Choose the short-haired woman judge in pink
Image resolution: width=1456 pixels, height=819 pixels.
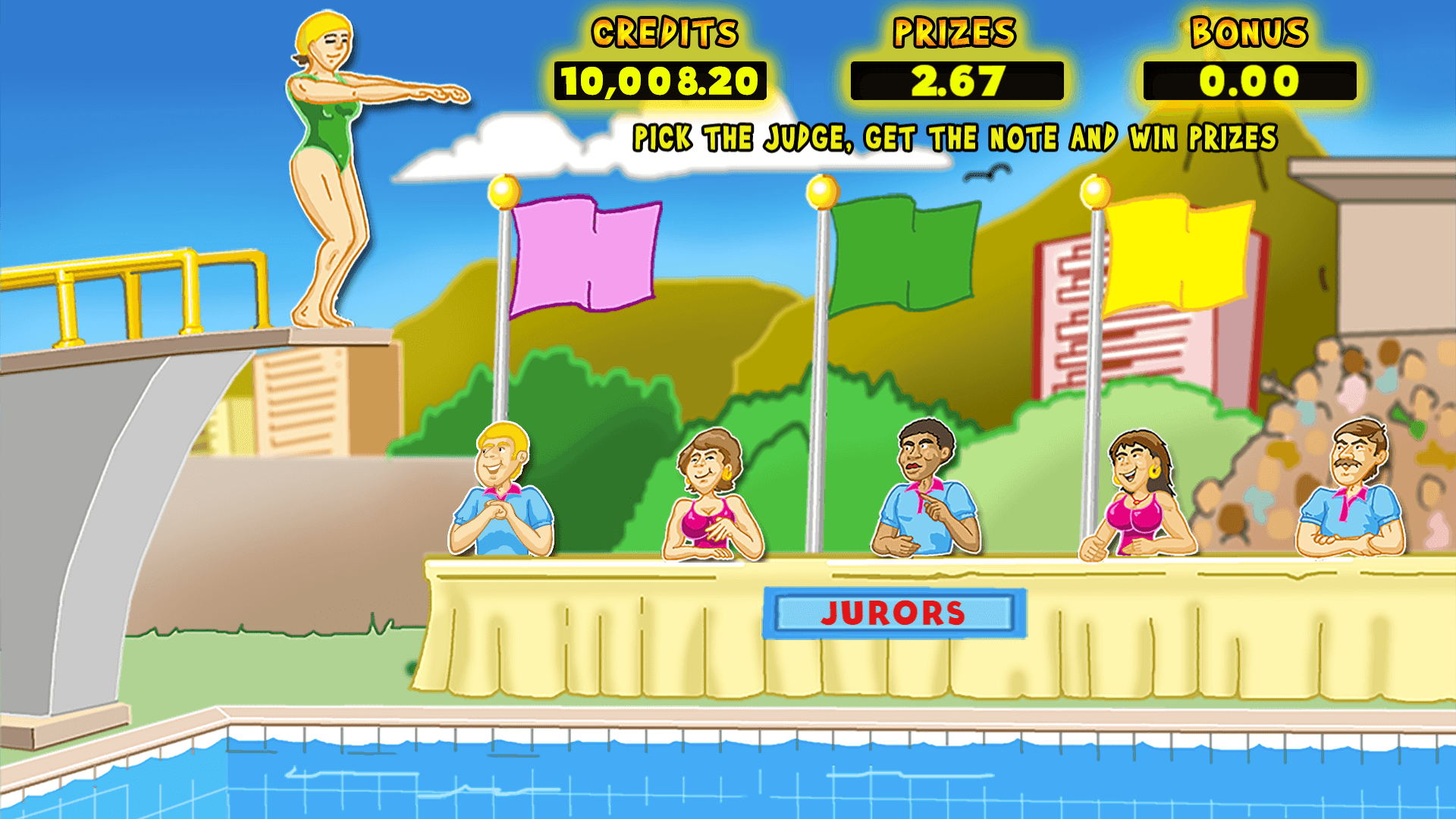711,497
